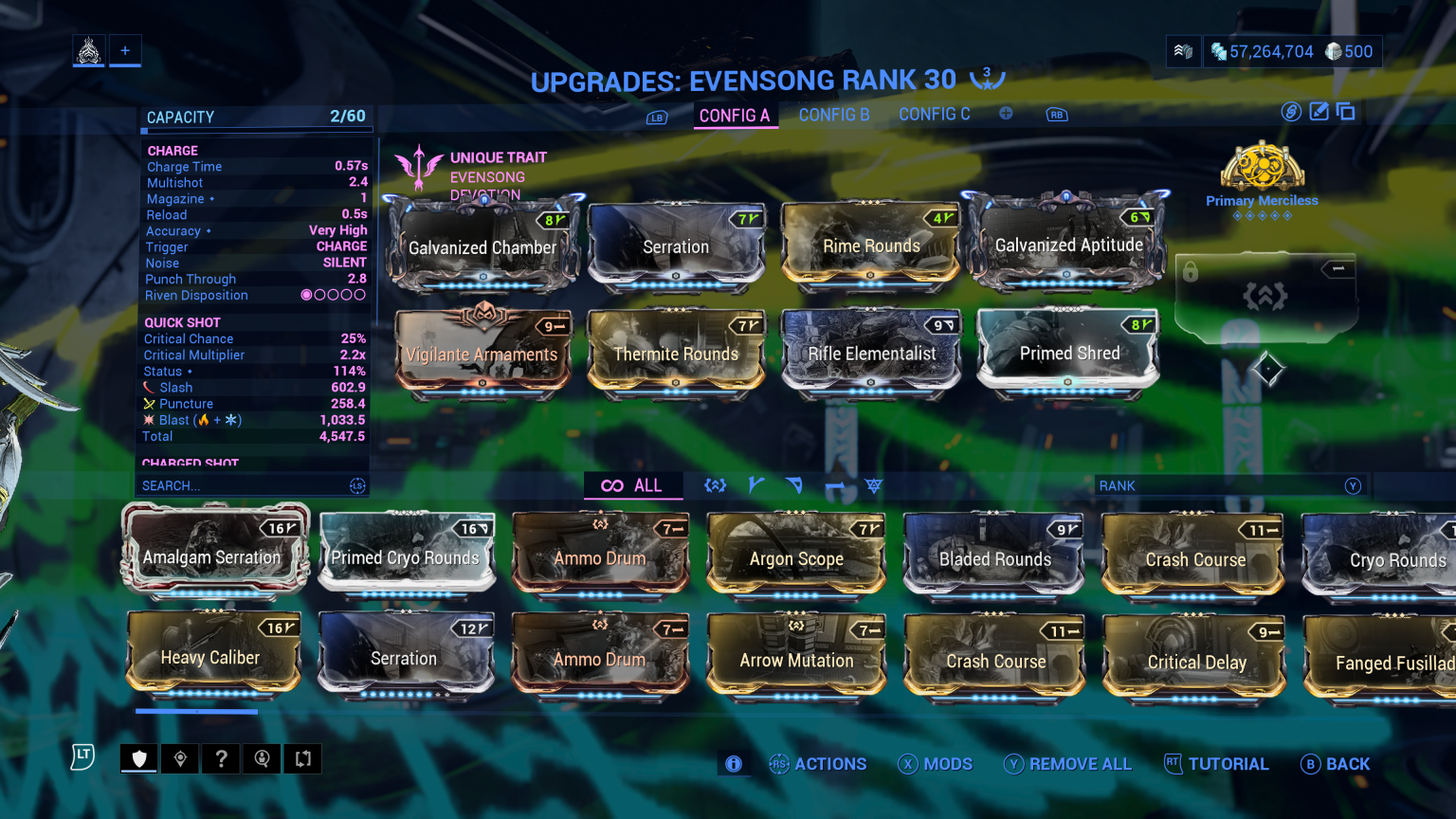1456x819 pixels.
Task: Switch to the Config B tab
Action: click(x=834, y=114)
